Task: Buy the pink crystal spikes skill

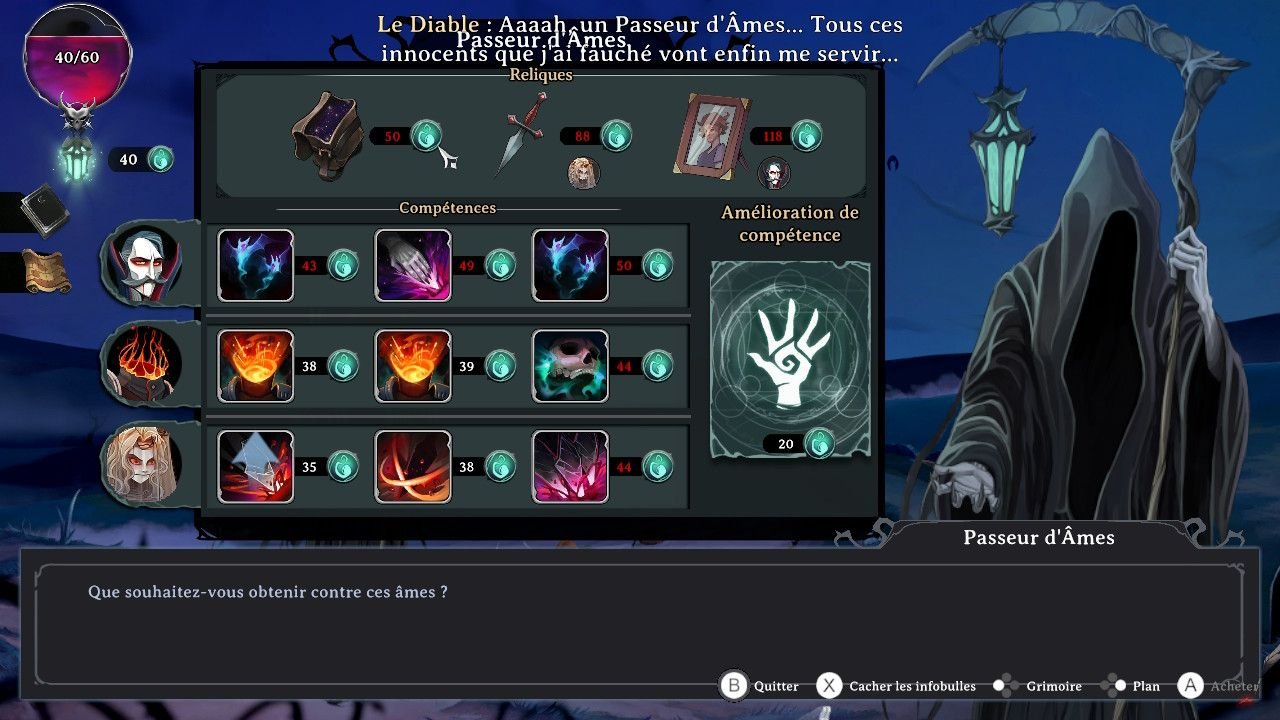Action: [x=570, y=466]
